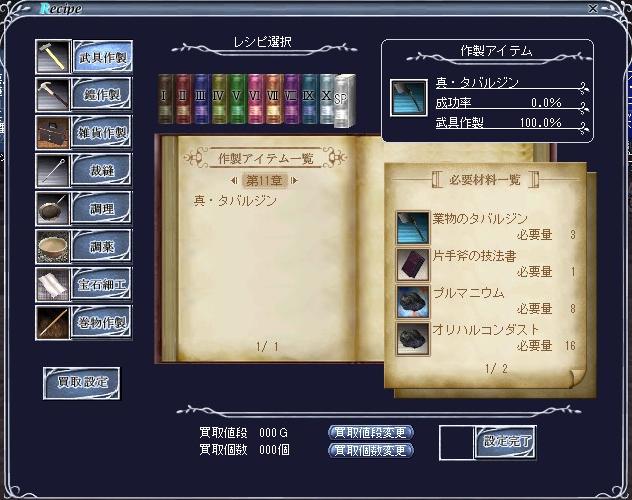Open the 雑貨作製 sundries crafting category
632x500 pixels.
(100, 133)
